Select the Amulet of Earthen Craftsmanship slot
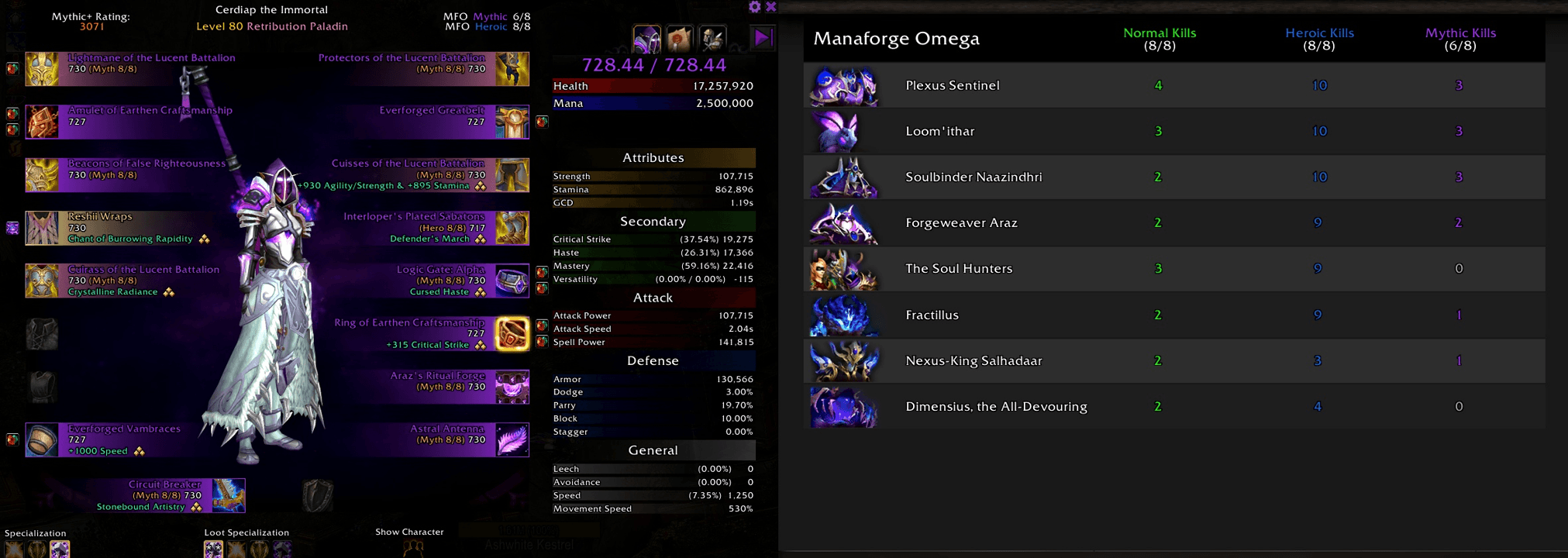This screenshot has height=558, width=1568. 43,122
